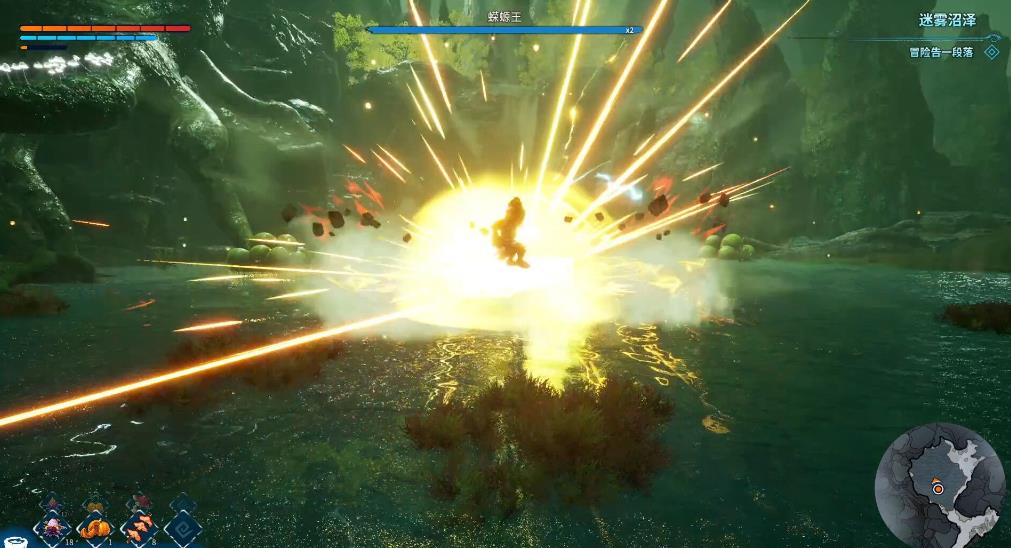Open the 冒险告一段落 quest tracker
Viewport: 1011px width, 548px height.
[x=940, y=52]
